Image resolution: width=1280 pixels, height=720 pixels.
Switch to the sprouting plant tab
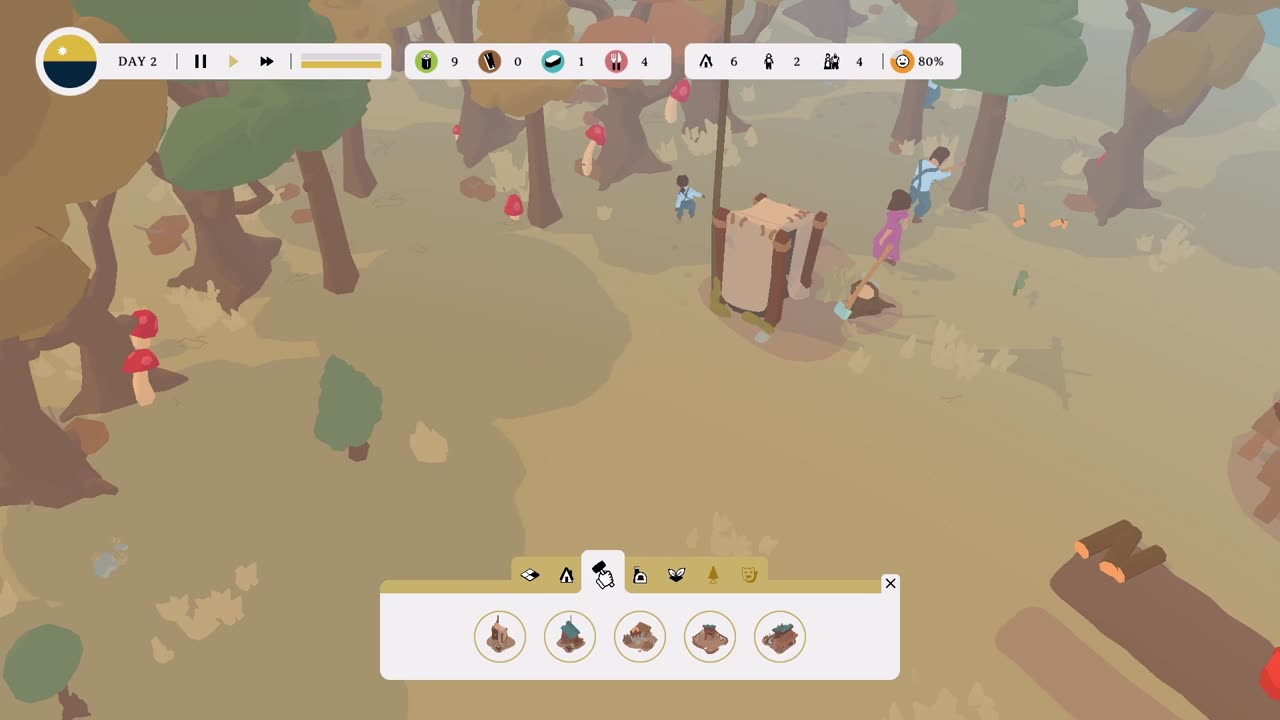pos(676,575)
